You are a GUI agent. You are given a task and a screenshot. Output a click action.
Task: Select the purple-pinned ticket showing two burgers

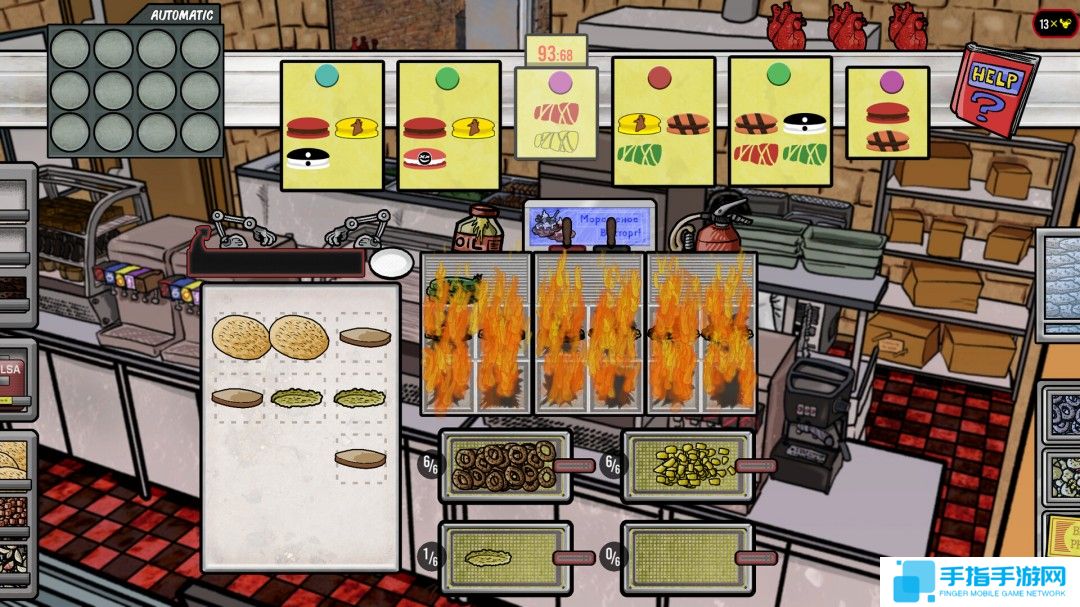click(x=887, y=113)
